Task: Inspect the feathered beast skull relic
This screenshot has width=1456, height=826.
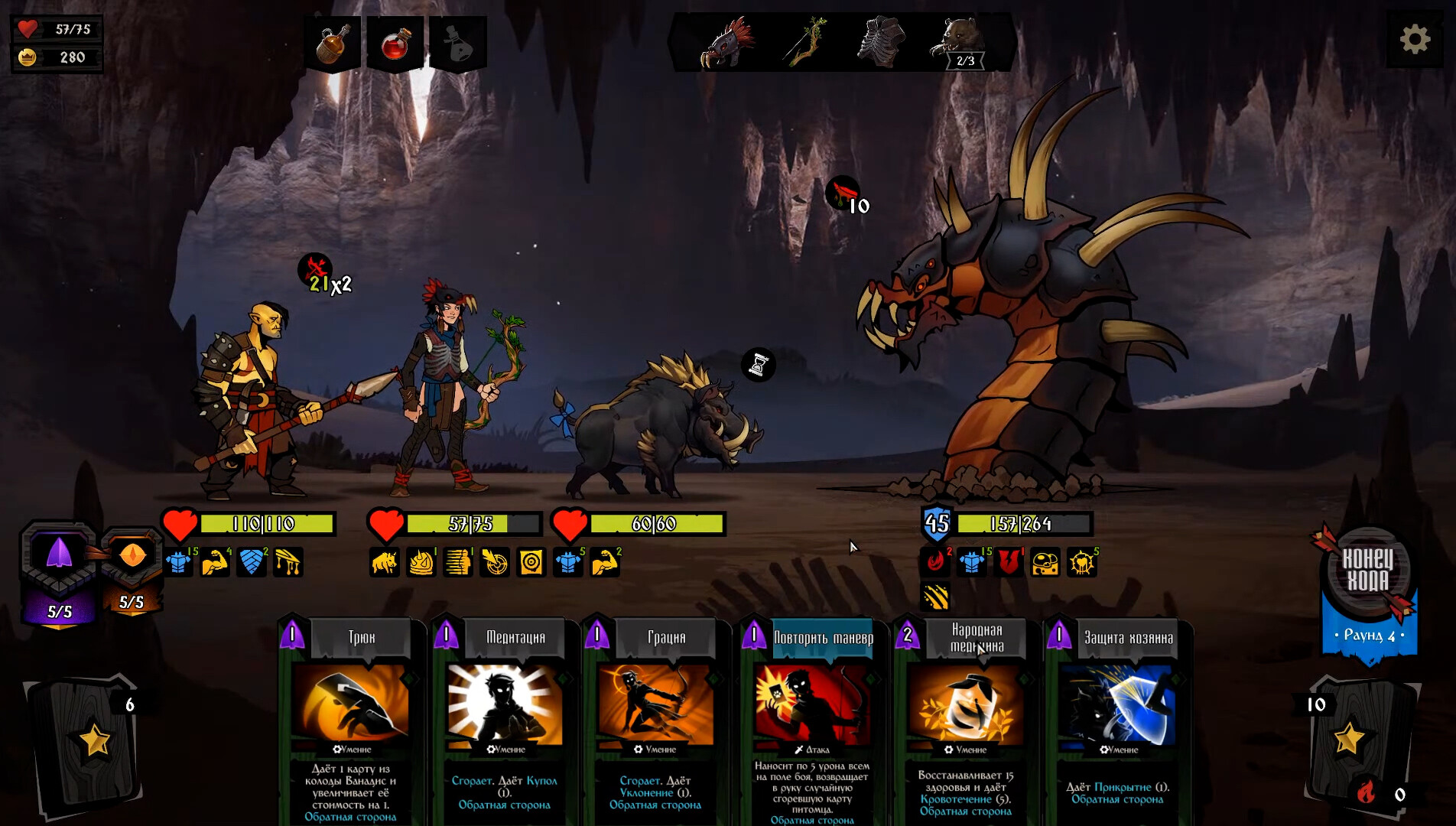Action: (726, 43)
